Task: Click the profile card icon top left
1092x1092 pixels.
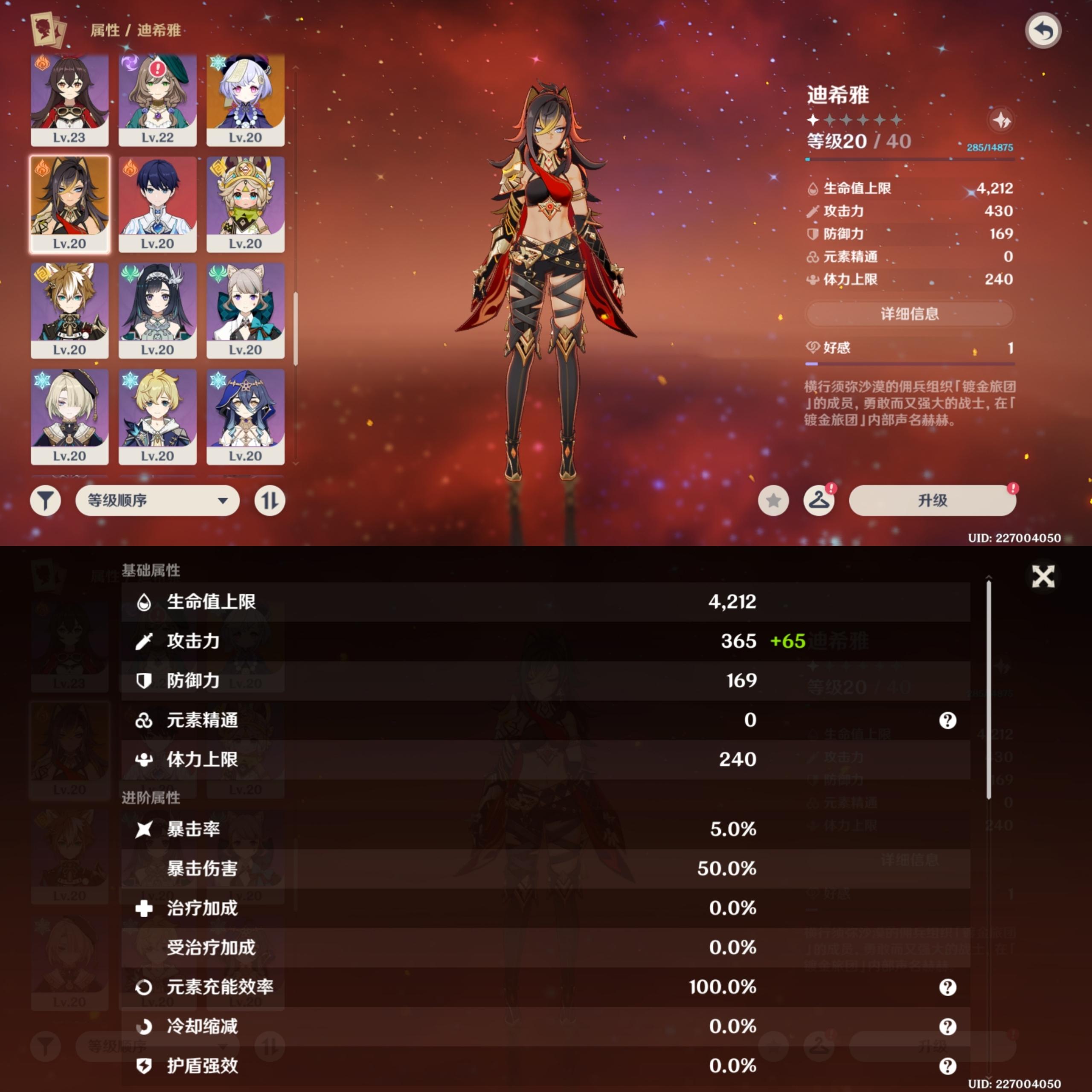Action: coord(47,31)
